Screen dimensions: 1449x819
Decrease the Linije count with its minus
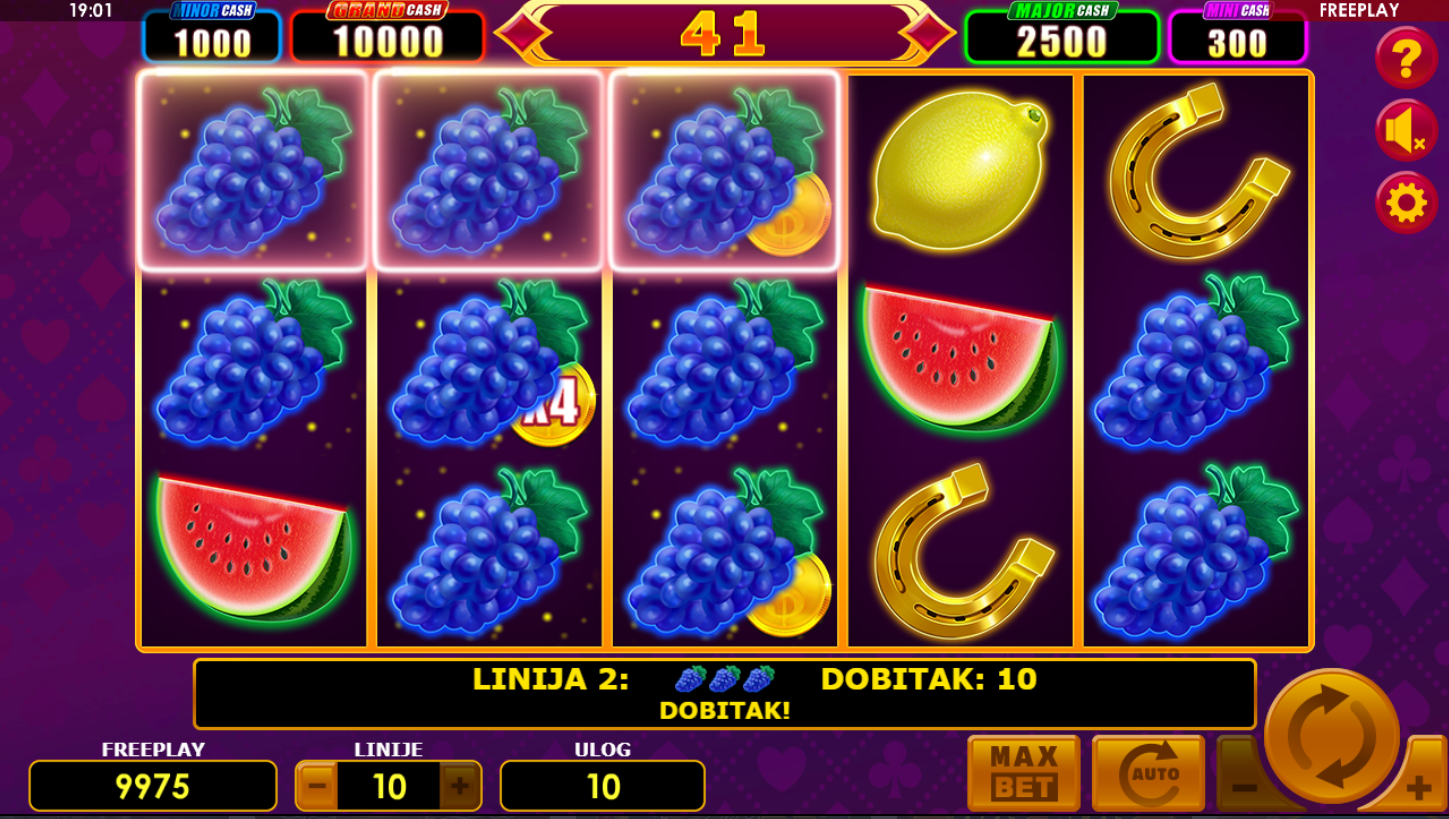[x=317, y=786]
